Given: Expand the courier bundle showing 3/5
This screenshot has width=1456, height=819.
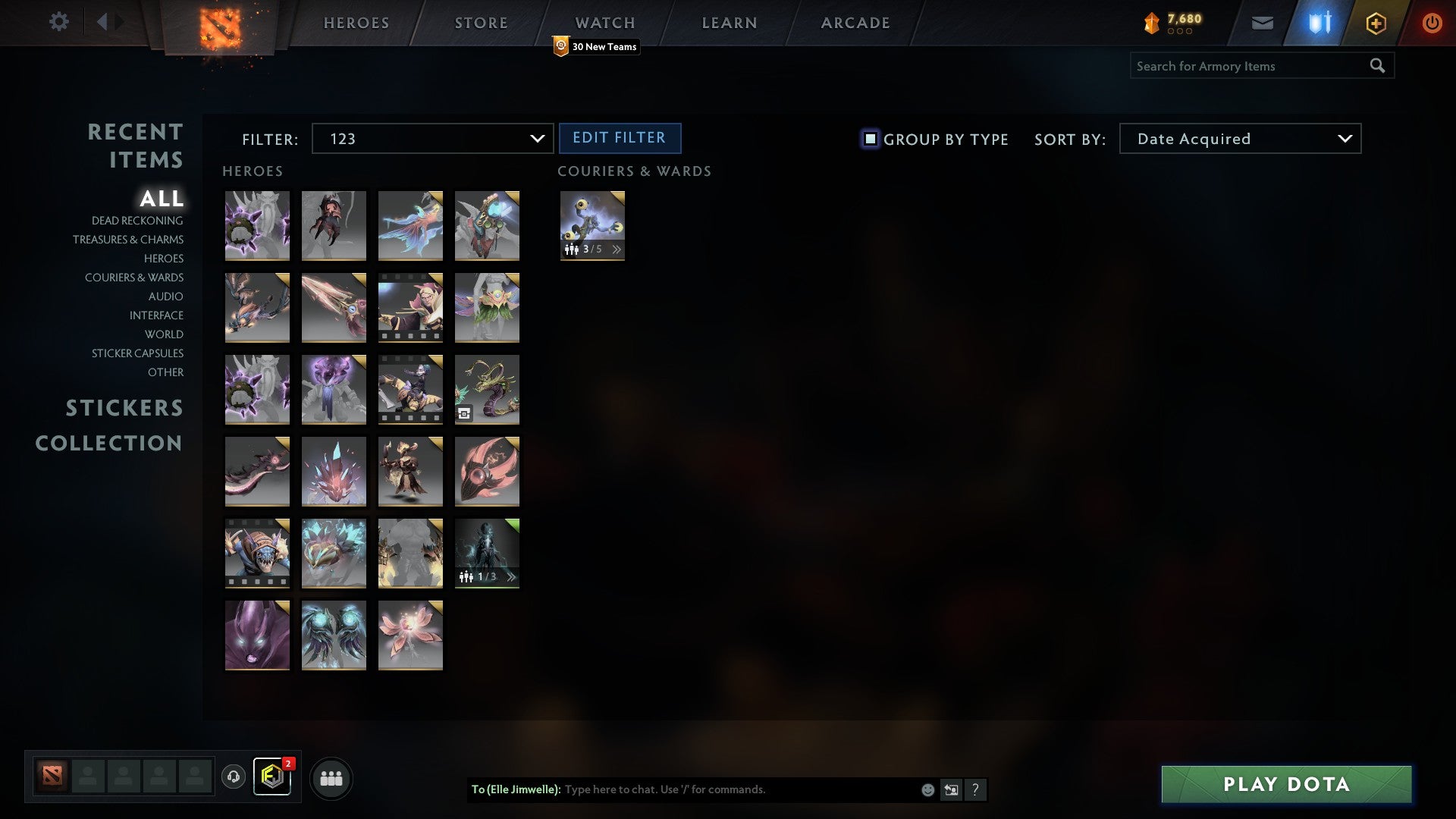Looking at the screenshot, I should pyautogui.click(x=617, y=248).
